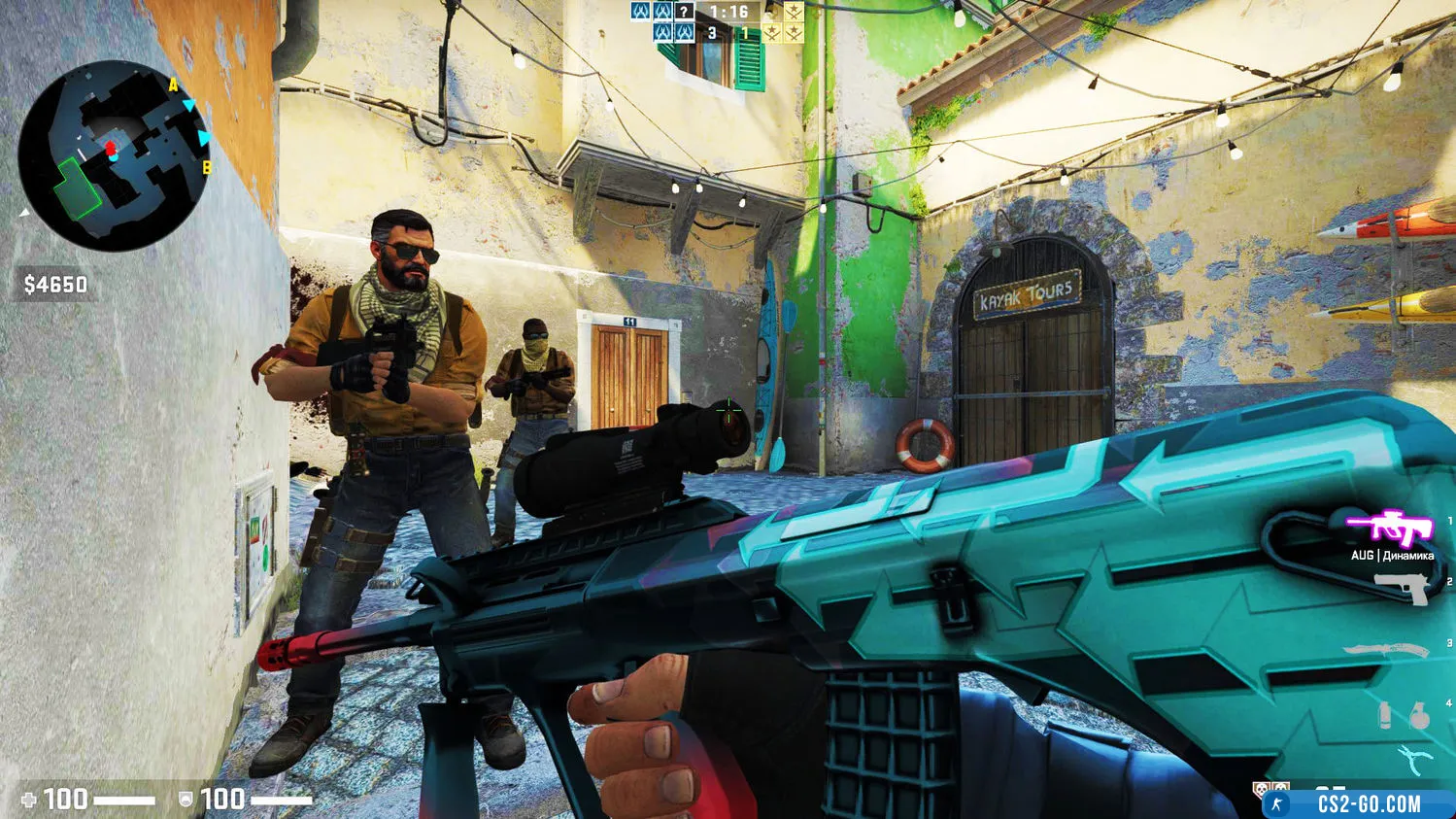This screenshot has height=819, width=1456.
Task: Click the question mark player avatar
Action: tap(685, 12)
